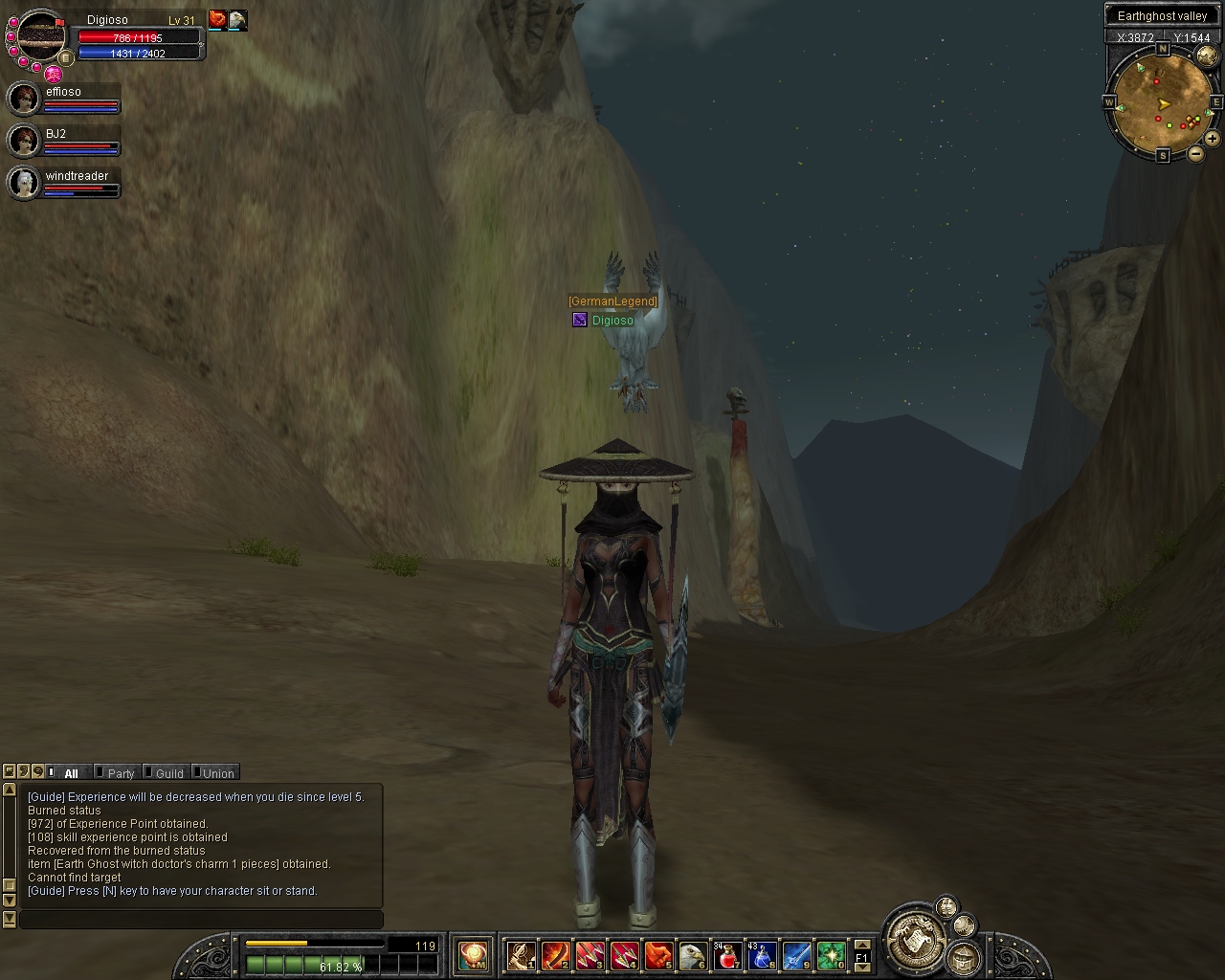Viewport: 1225px width, 980px height.
Task: Choose party member windtreader's portrait
Action: click(23, 182)
